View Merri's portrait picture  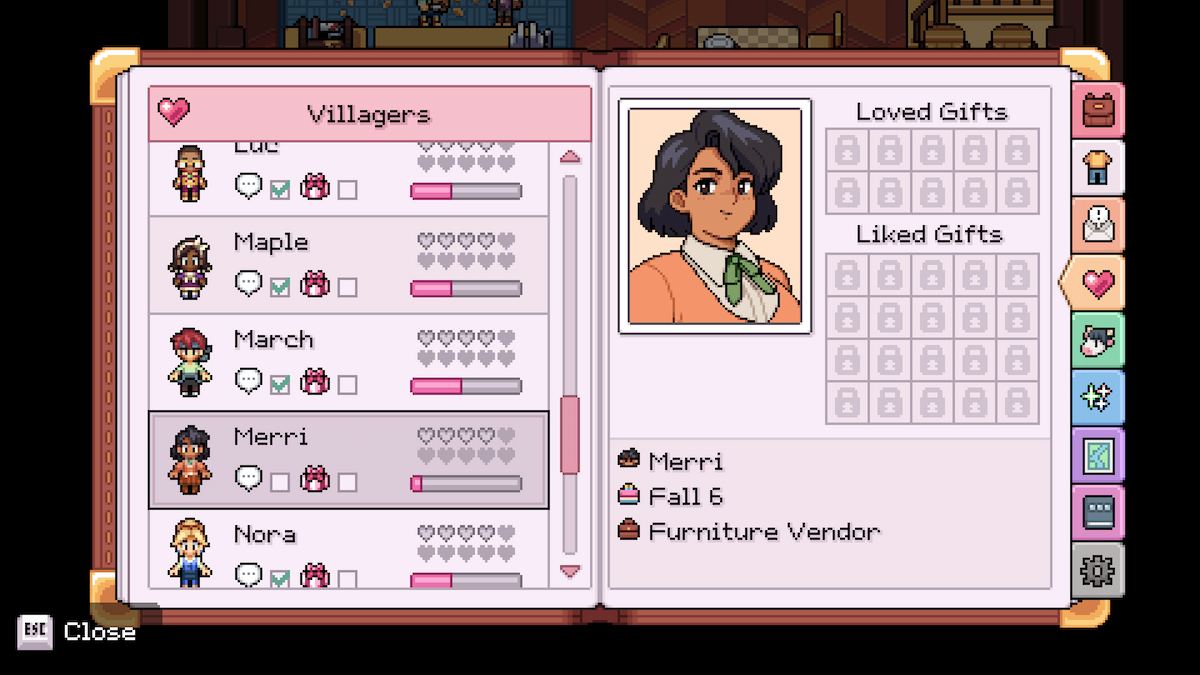(715, 216)
